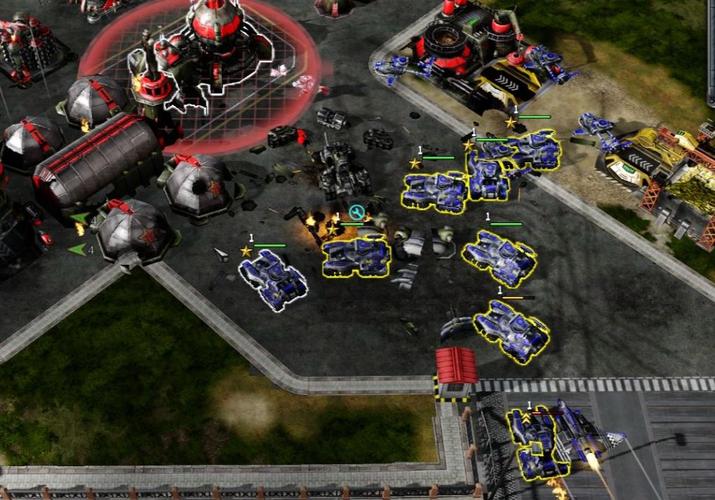This screenshot has height=500, width=715.
Task: Click the cyan wrench repair icon
Action: (x=356, y=212)
